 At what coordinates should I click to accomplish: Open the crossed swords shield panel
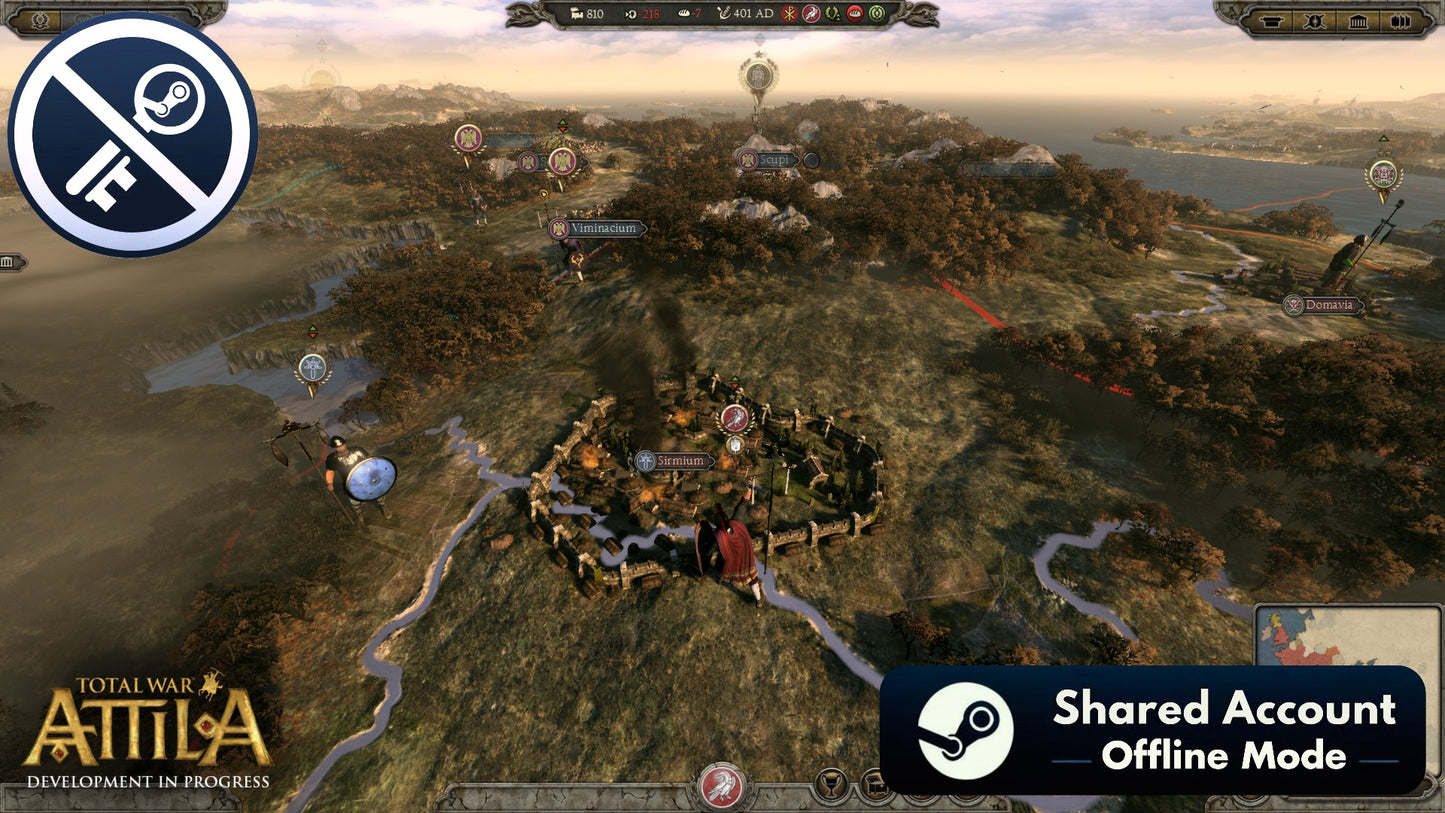pos(1315,20)
